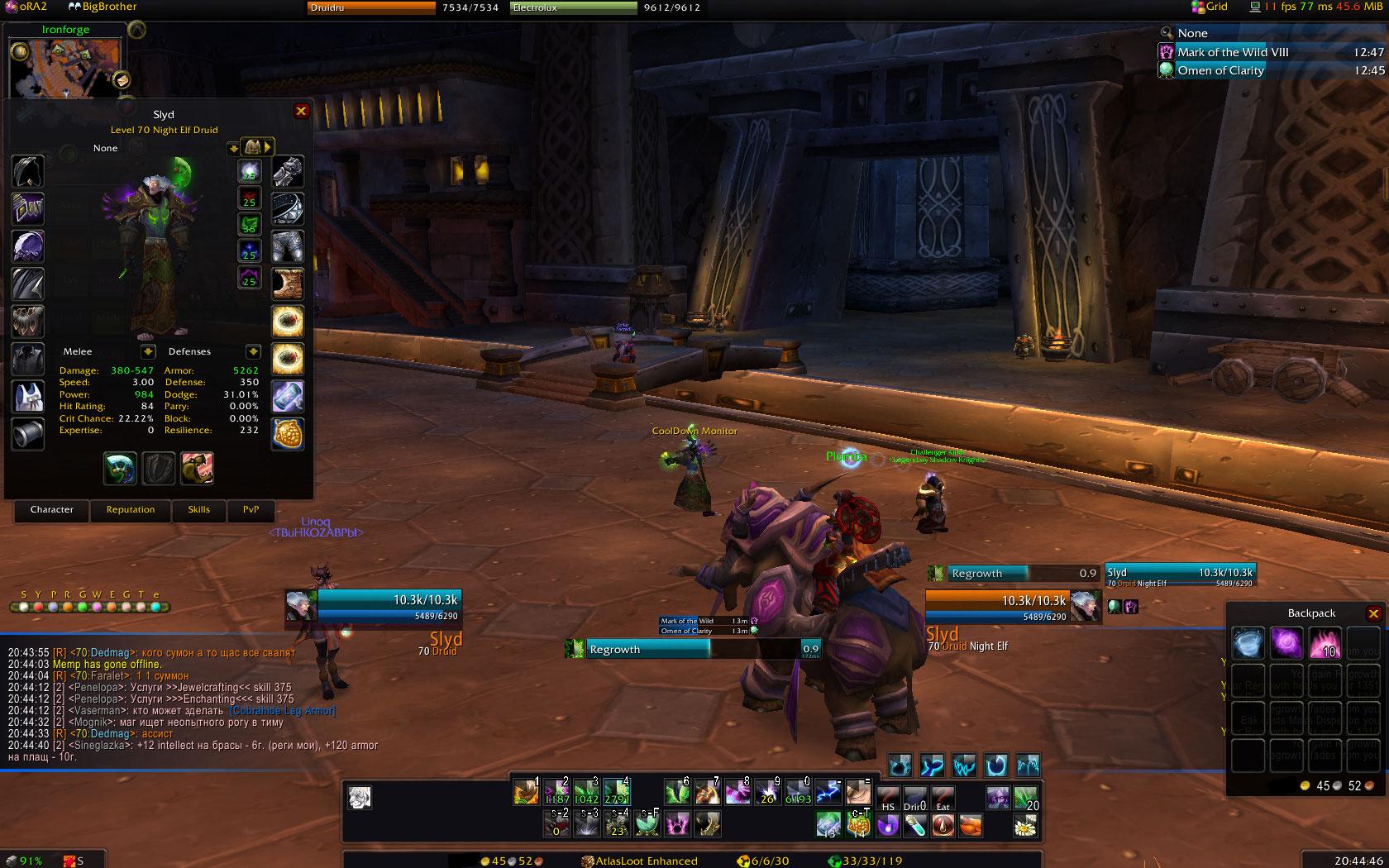The width and height of the screenshot is (1389, 868).
Task: Select the boots equipment slot
Action: [x=288, y=284]
